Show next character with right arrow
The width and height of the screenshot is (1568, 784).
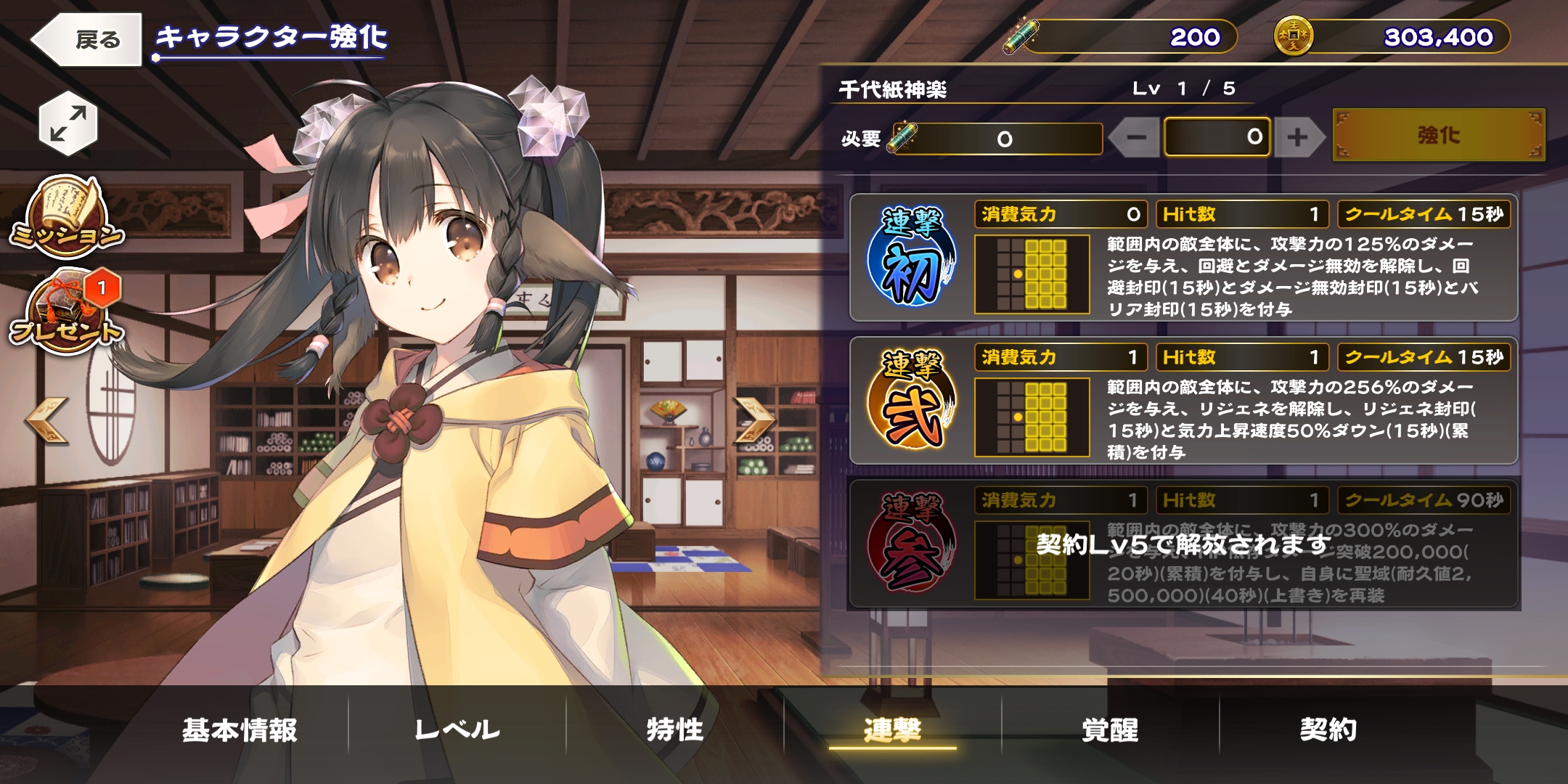tap(755, 420)
